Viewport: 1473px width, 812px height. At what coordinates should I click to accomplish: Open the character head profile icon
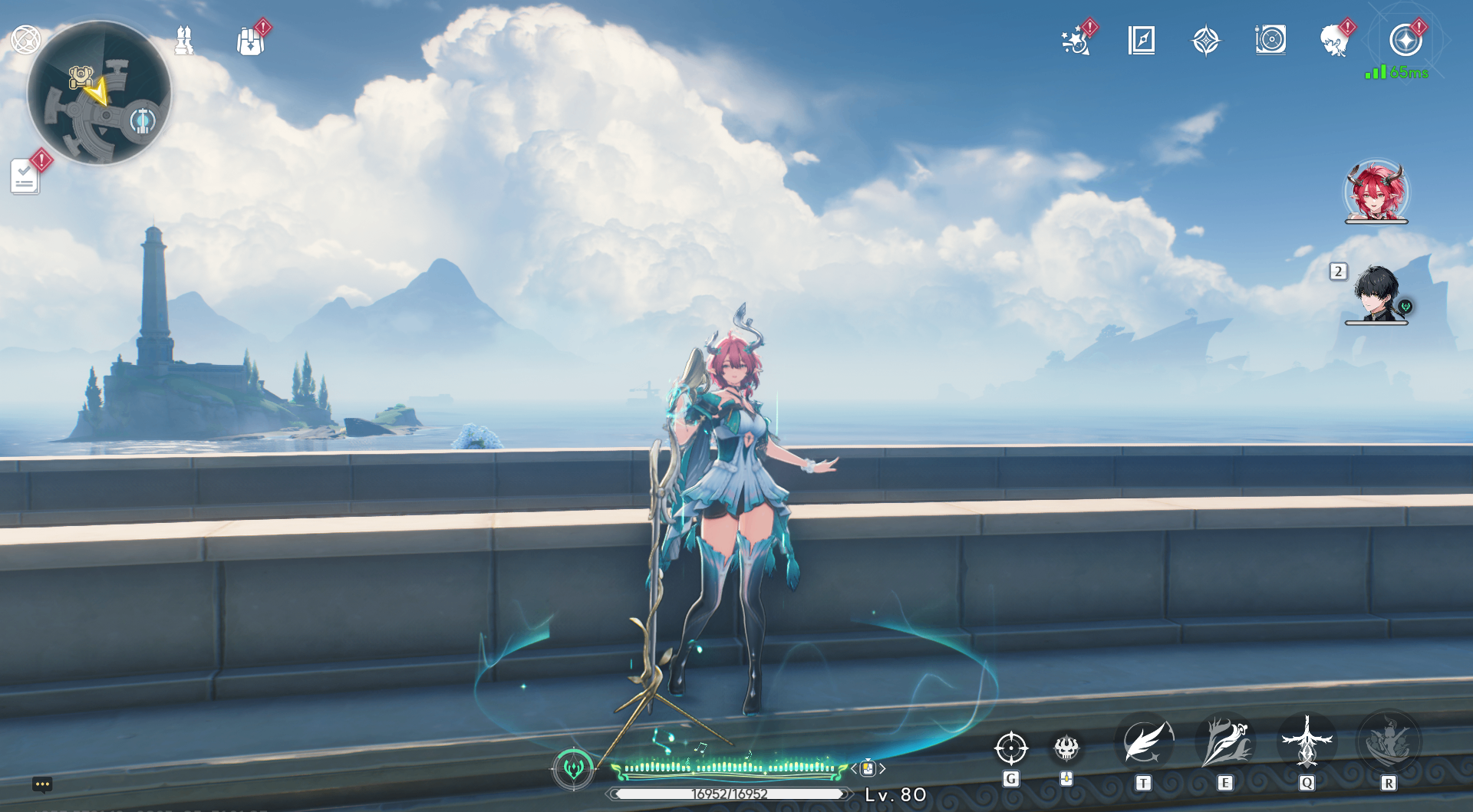click(x=1335, y=41)
